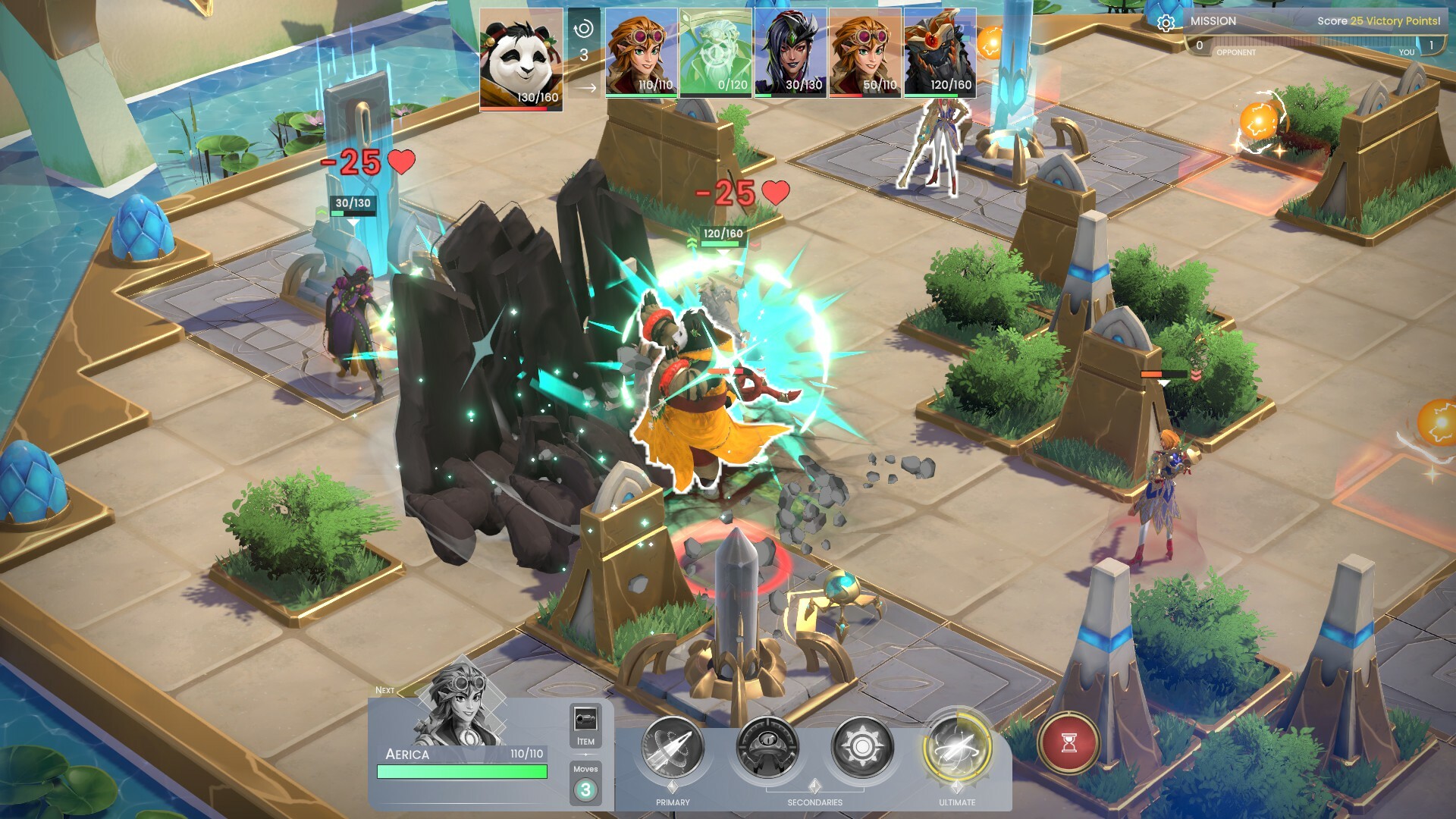Select the armored portrait showing 120/160

pos(939,52)
